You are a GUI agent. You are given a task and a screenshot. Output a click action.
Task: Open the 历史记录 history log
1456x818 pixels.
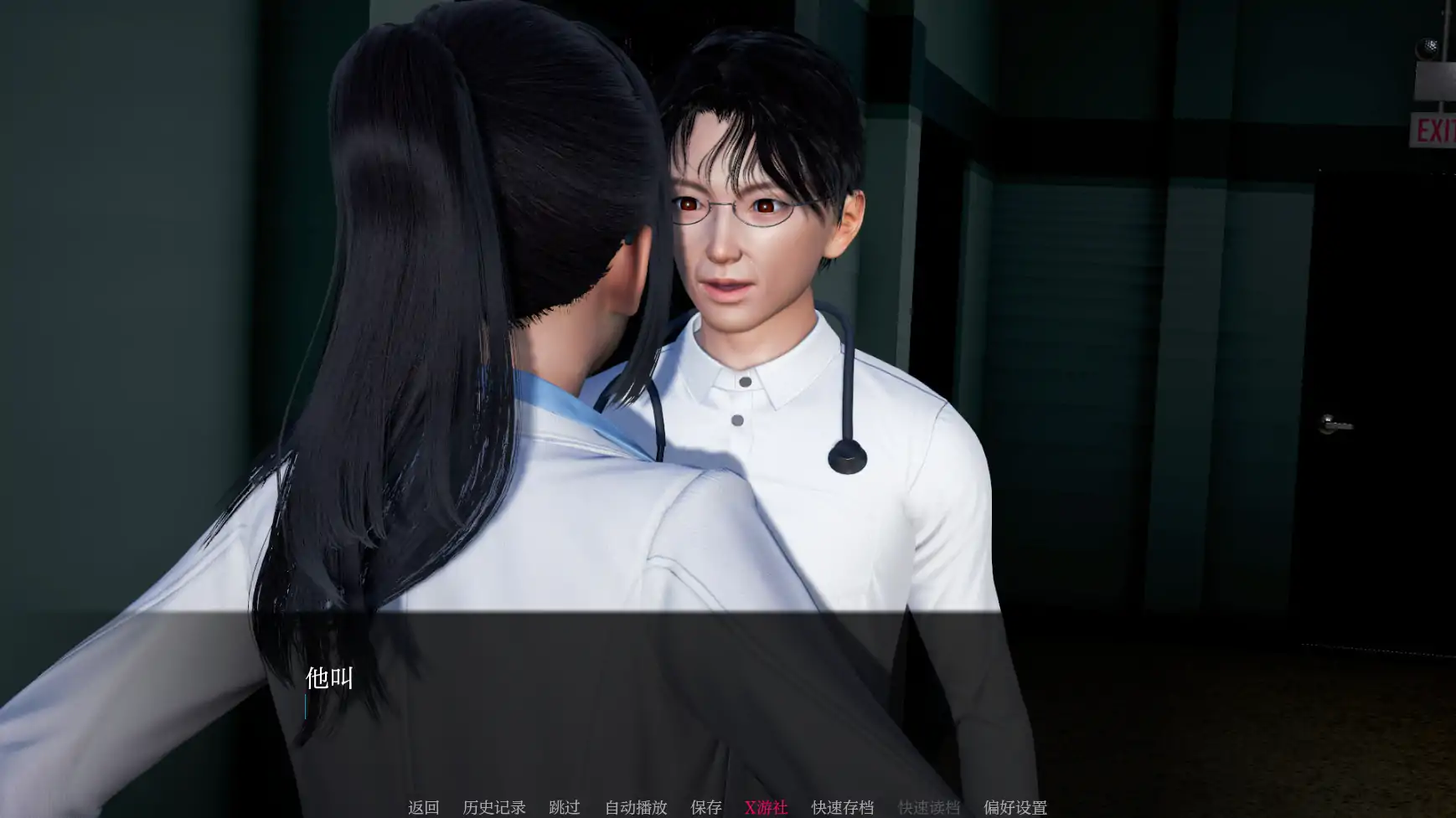(493, 807)
